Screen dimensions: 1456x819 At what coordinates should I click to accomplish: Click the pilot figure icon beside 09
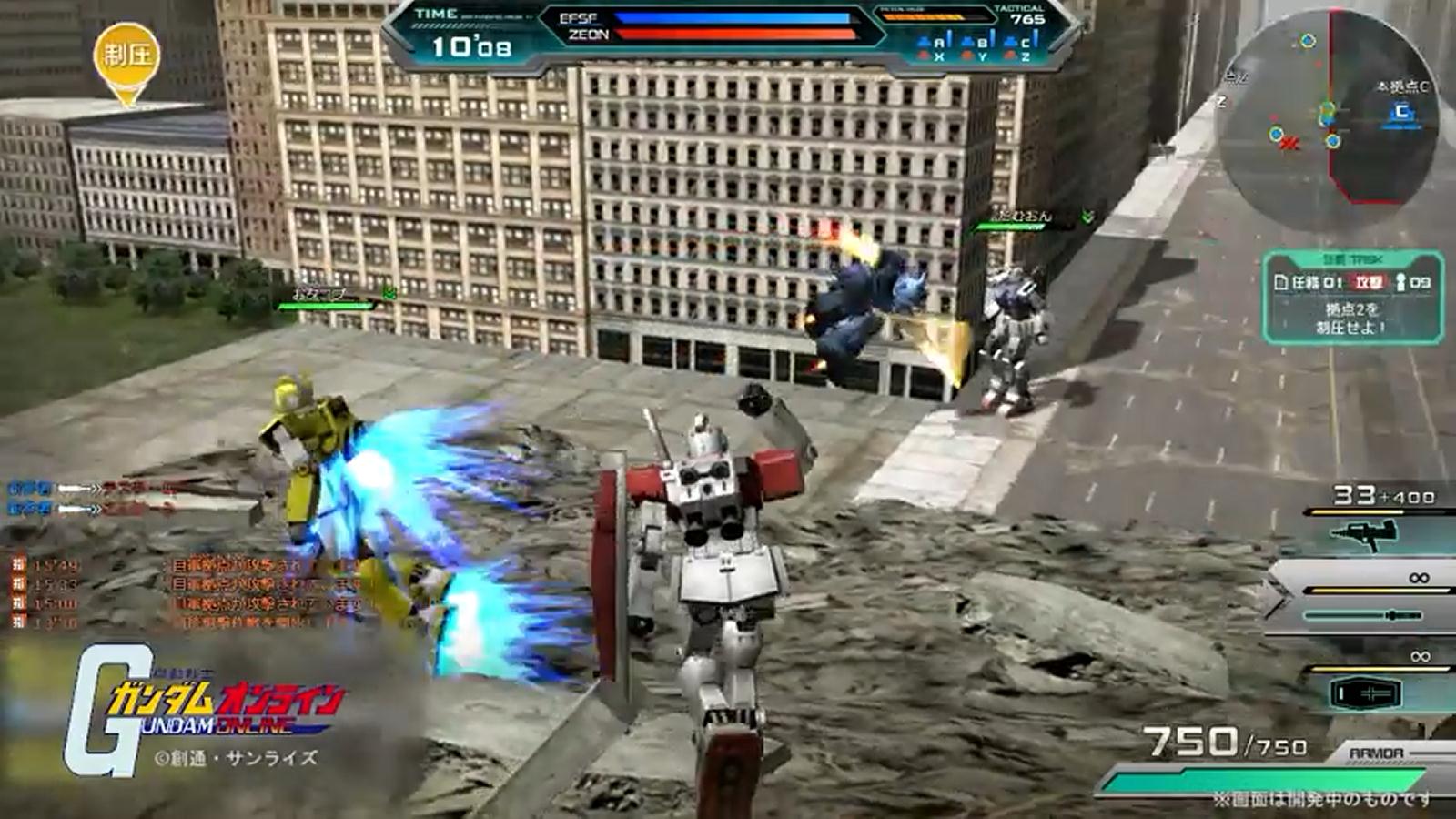1401,283
